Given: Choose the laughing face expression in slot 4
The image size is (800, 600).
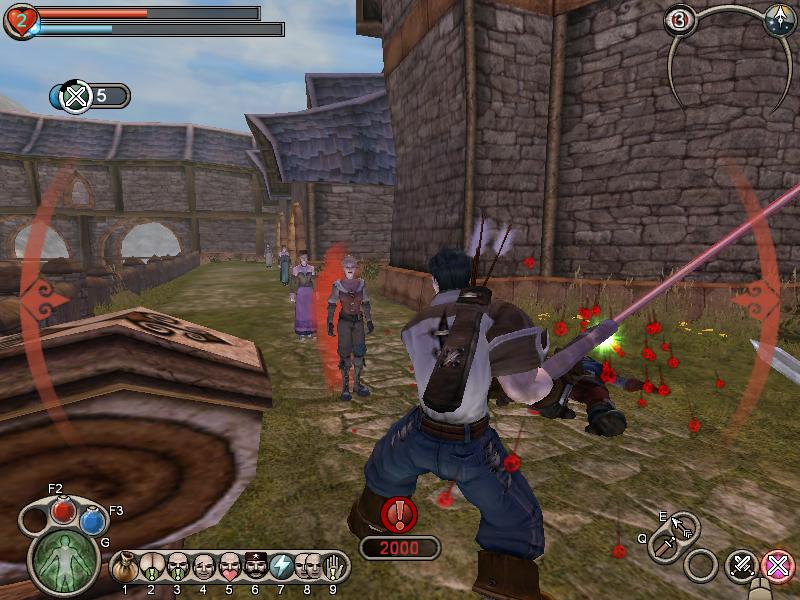Looking at the screenshot, I should click(x=203, y=567).
